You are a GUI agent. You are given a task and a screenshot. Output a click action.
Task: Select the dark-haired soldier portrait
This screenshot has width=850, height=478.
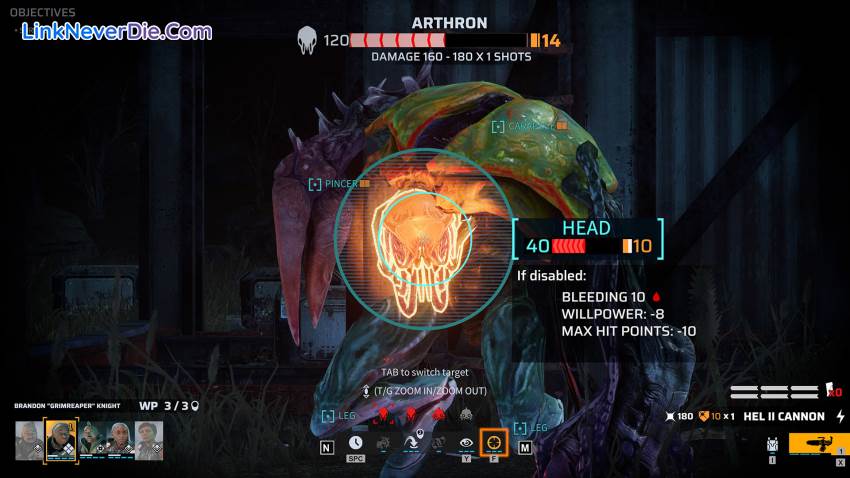[x=149, y=439]
